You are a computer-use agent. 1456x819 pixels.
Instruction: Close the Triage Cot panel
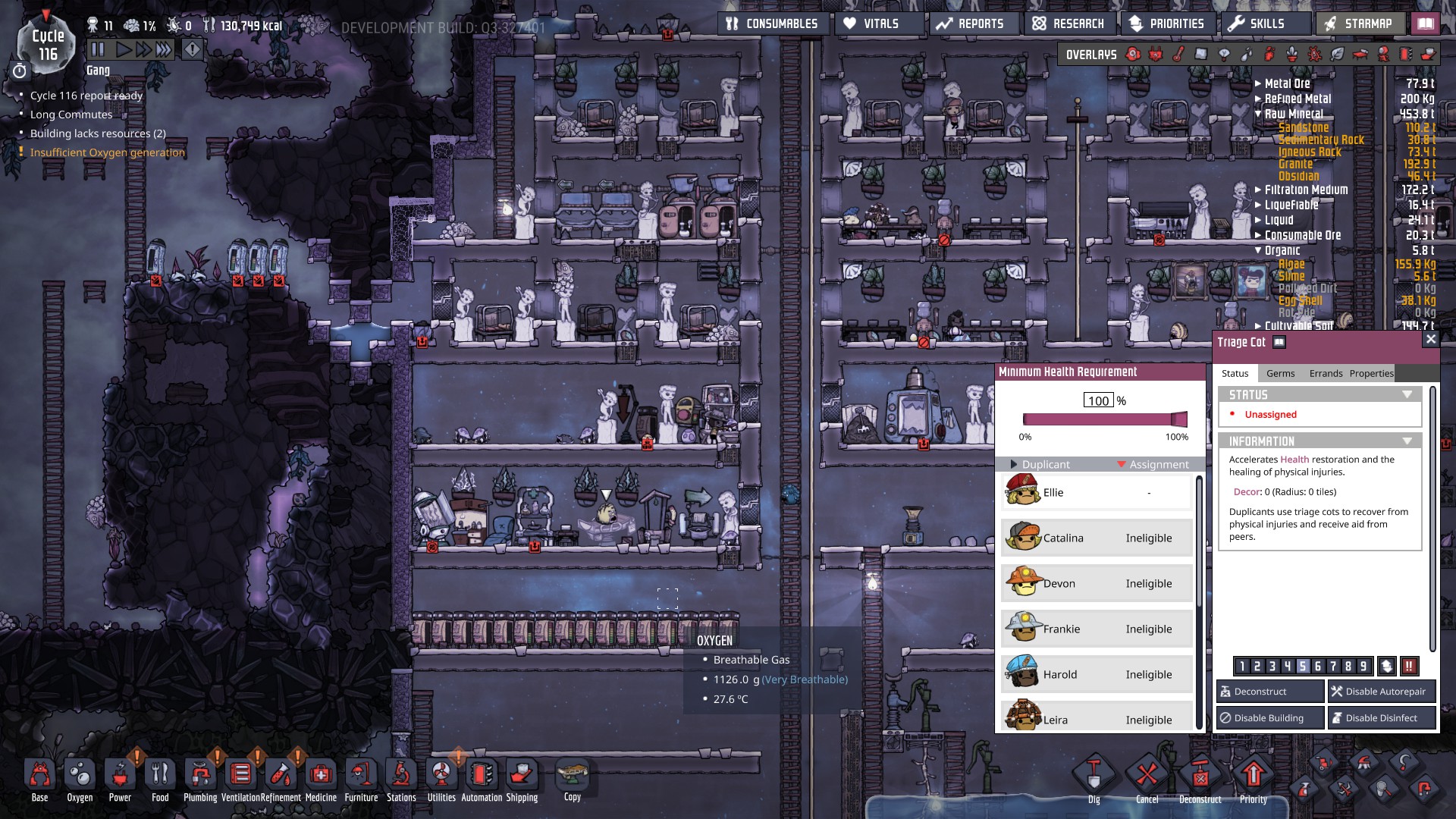(x=1431, y=340)
